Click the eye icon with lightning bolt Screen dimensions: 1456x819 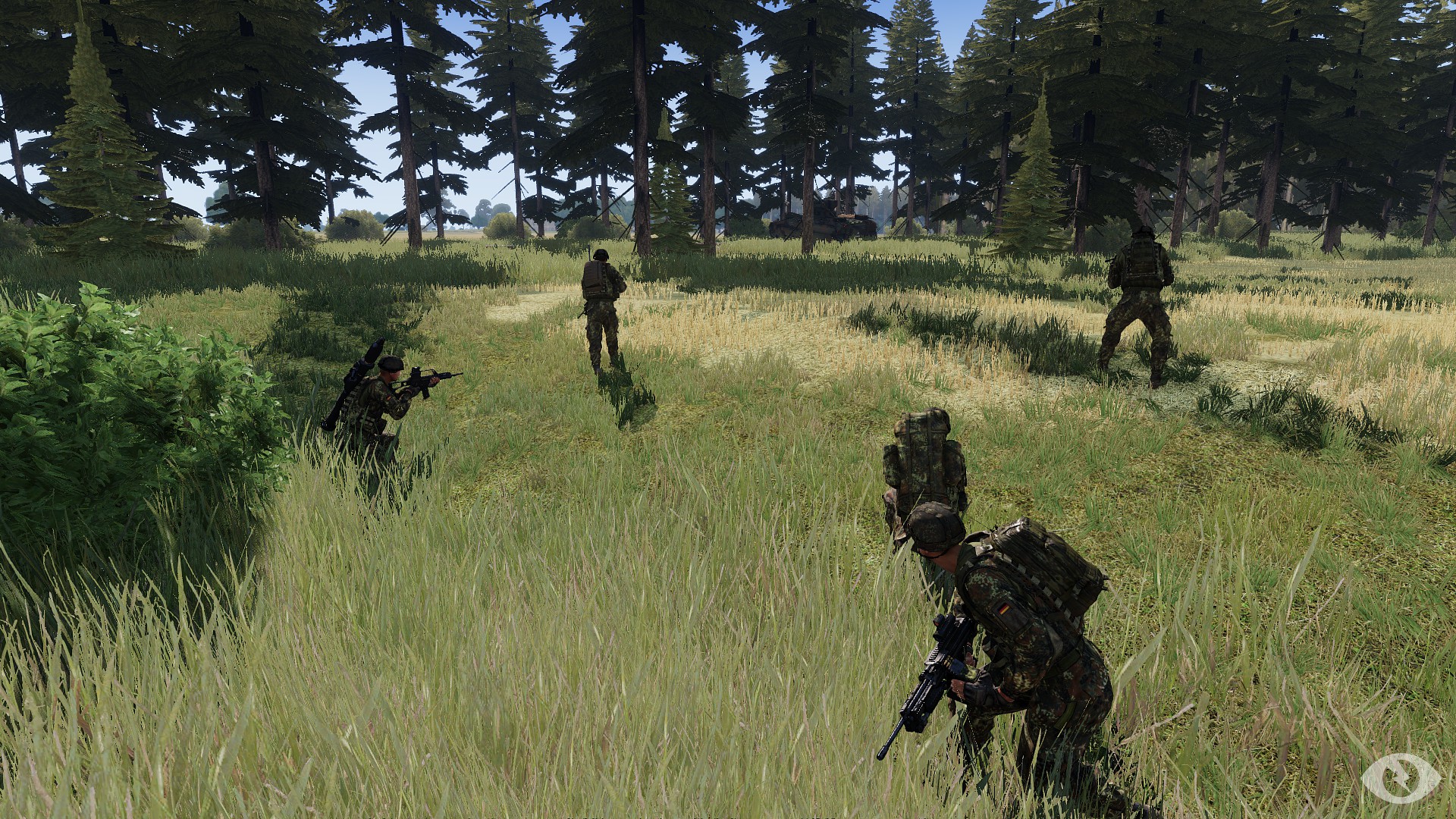coord(1401,777)
